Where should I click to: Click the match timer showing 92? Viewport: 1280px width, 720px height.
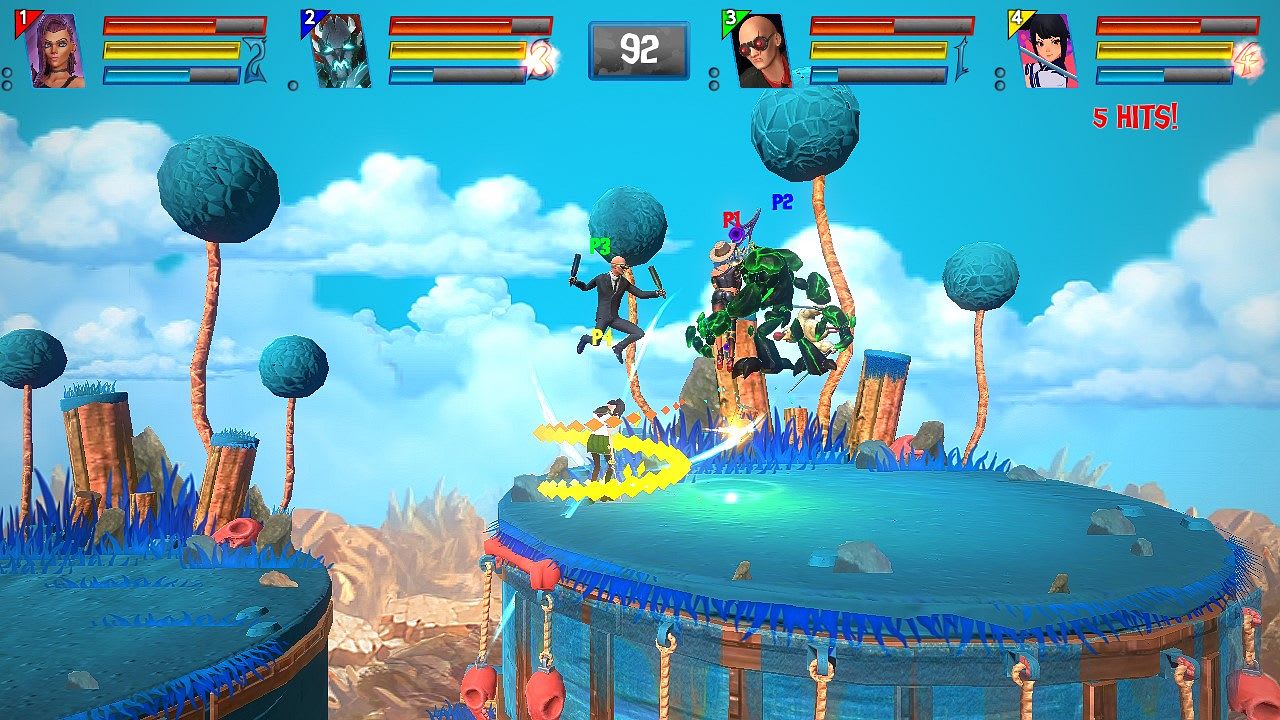[638, 48]
